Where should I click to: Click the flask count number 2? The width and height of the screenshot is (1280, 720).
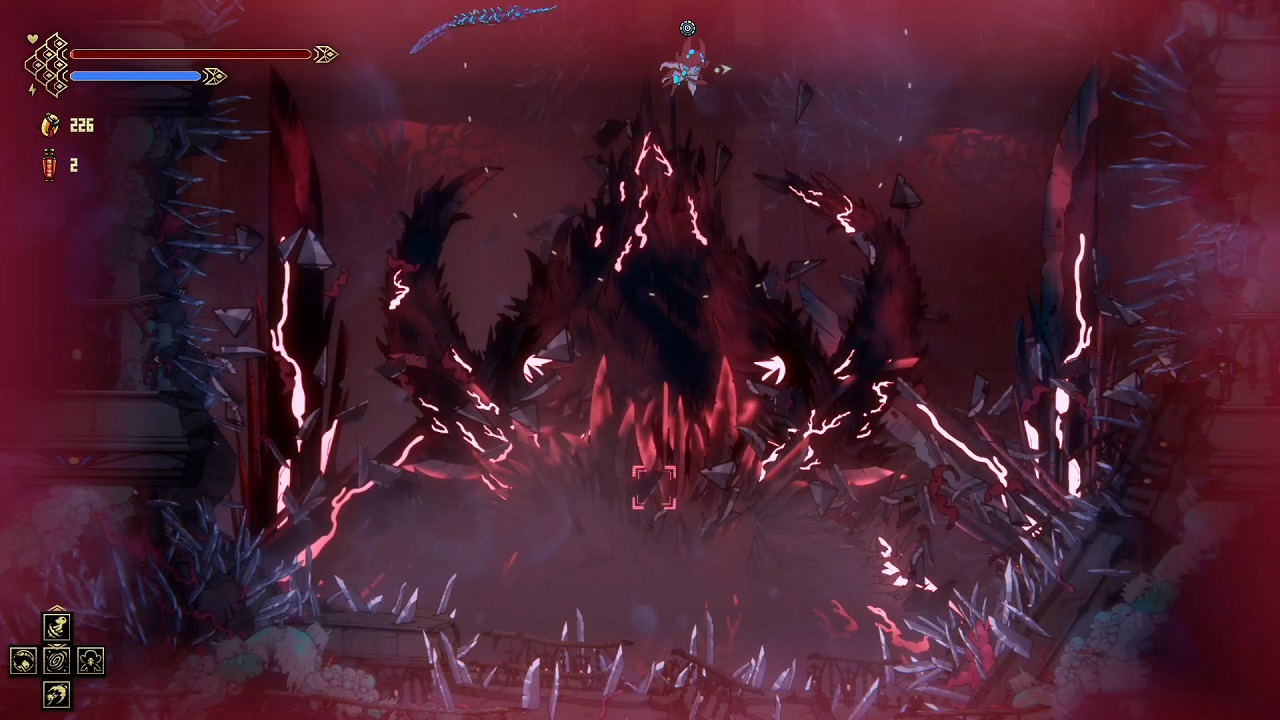click(73, 166)
